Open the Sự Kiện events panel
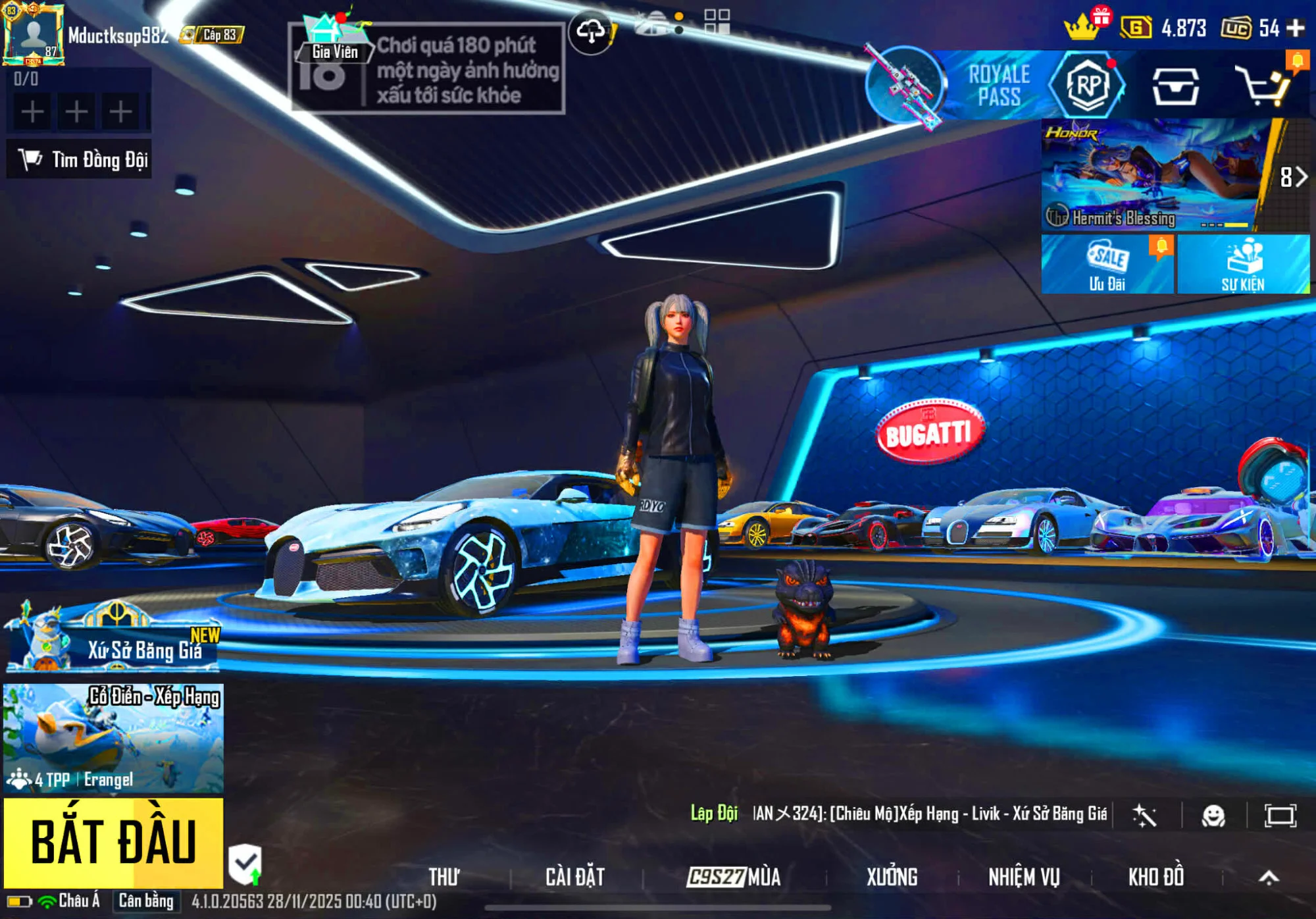This screenshot has height=919, width=1316. click(x=1243, y=265)
